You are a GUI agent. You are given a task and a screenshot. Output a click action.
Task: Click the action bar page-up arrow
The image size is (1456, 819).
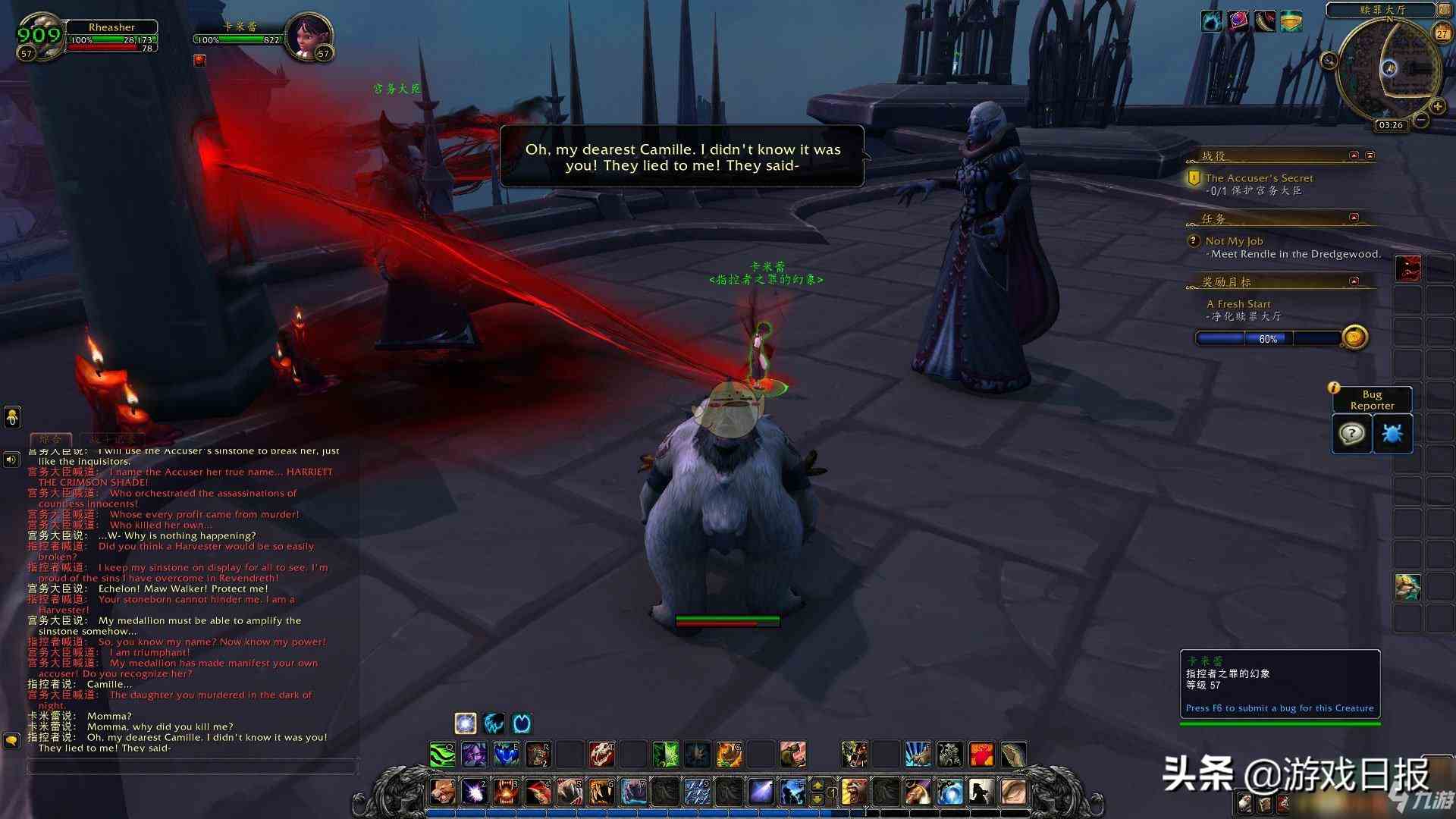click(x=817, y=785)
